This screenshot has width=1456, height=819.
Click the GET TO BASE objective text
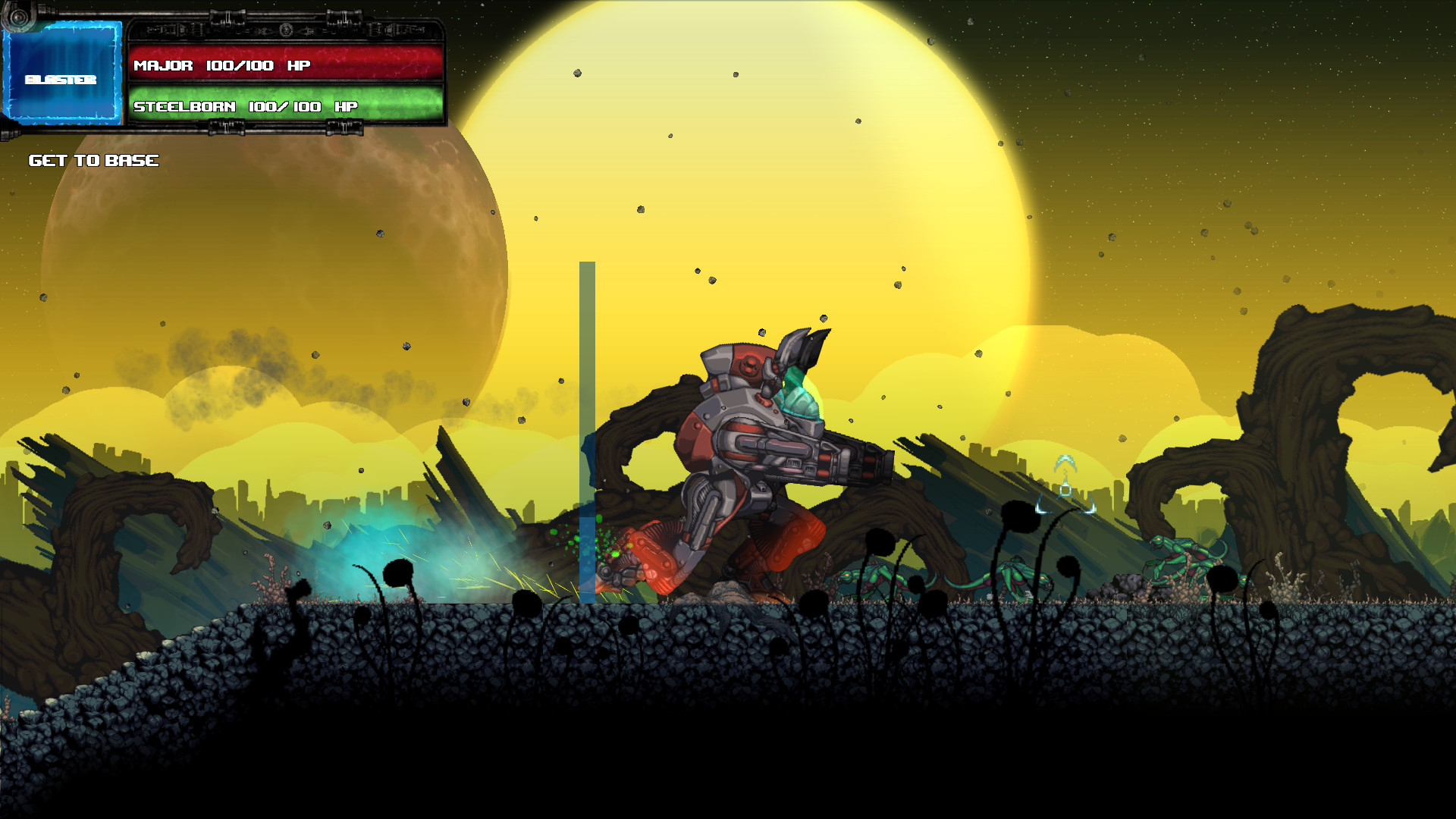[93, 160]
